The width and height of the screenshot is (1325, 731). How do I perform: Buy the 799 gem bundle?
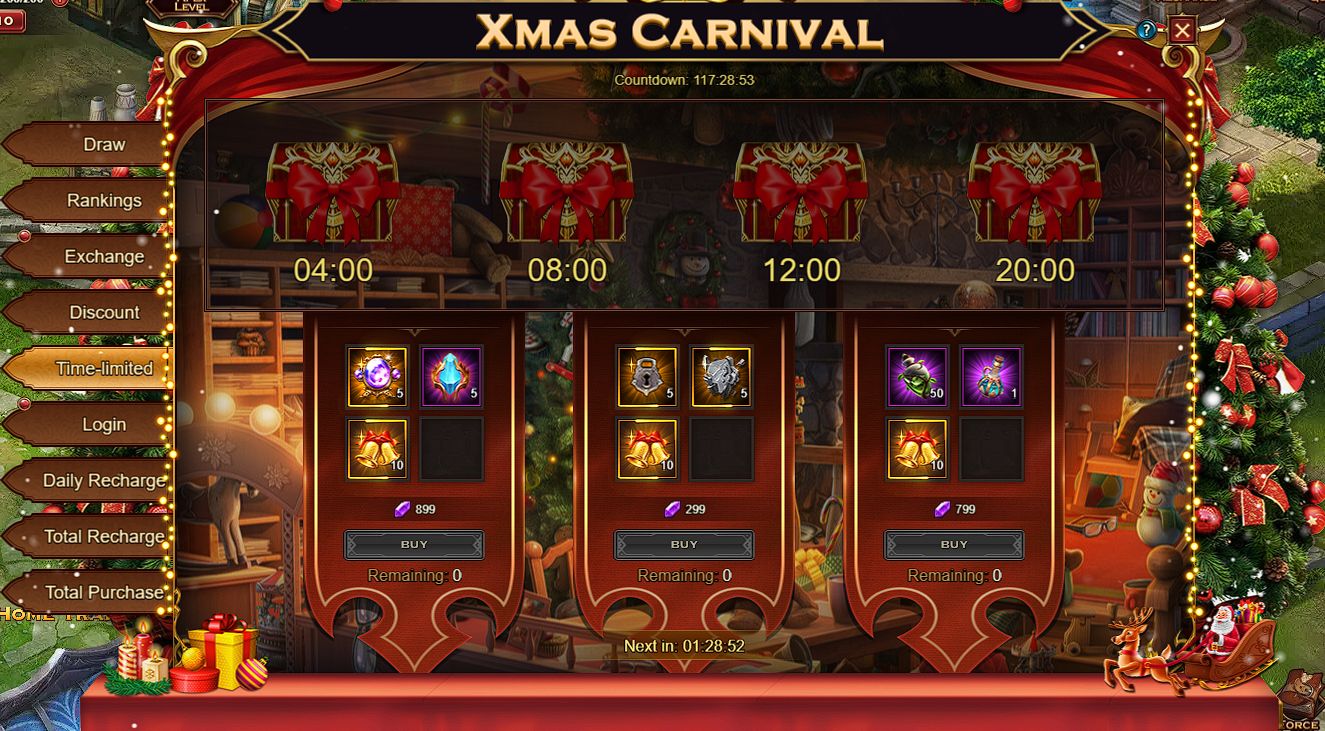pyautogui.click(x=954, y=545)
